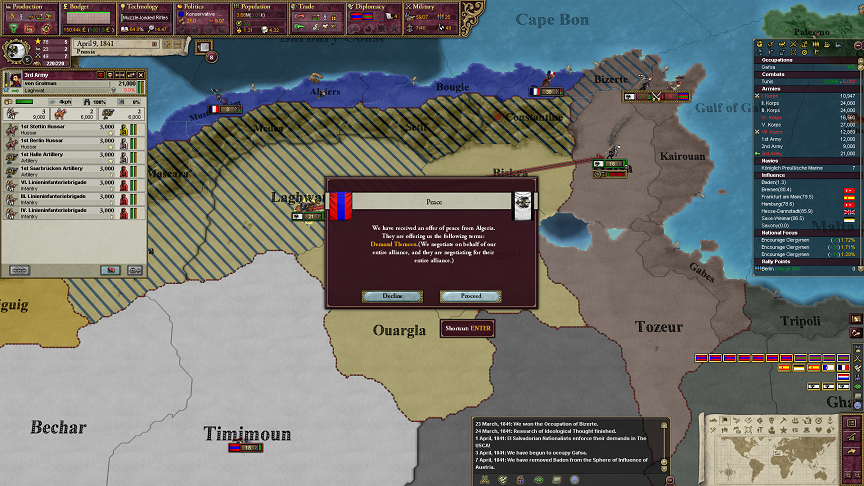Proceed with the Algerian peace offer

pos(470,296)
